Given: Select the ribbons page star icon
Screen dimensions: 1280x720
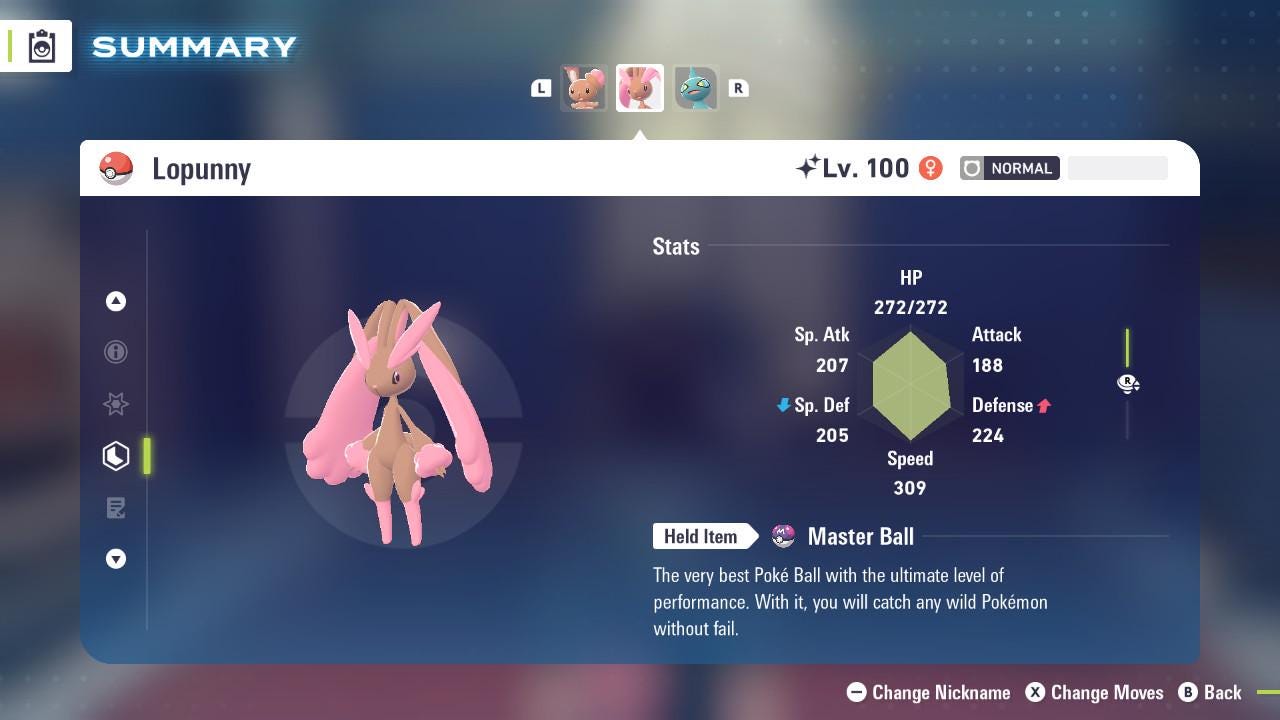Looking at the screenshot, I should pyautogui.click(x=116, y=404).
